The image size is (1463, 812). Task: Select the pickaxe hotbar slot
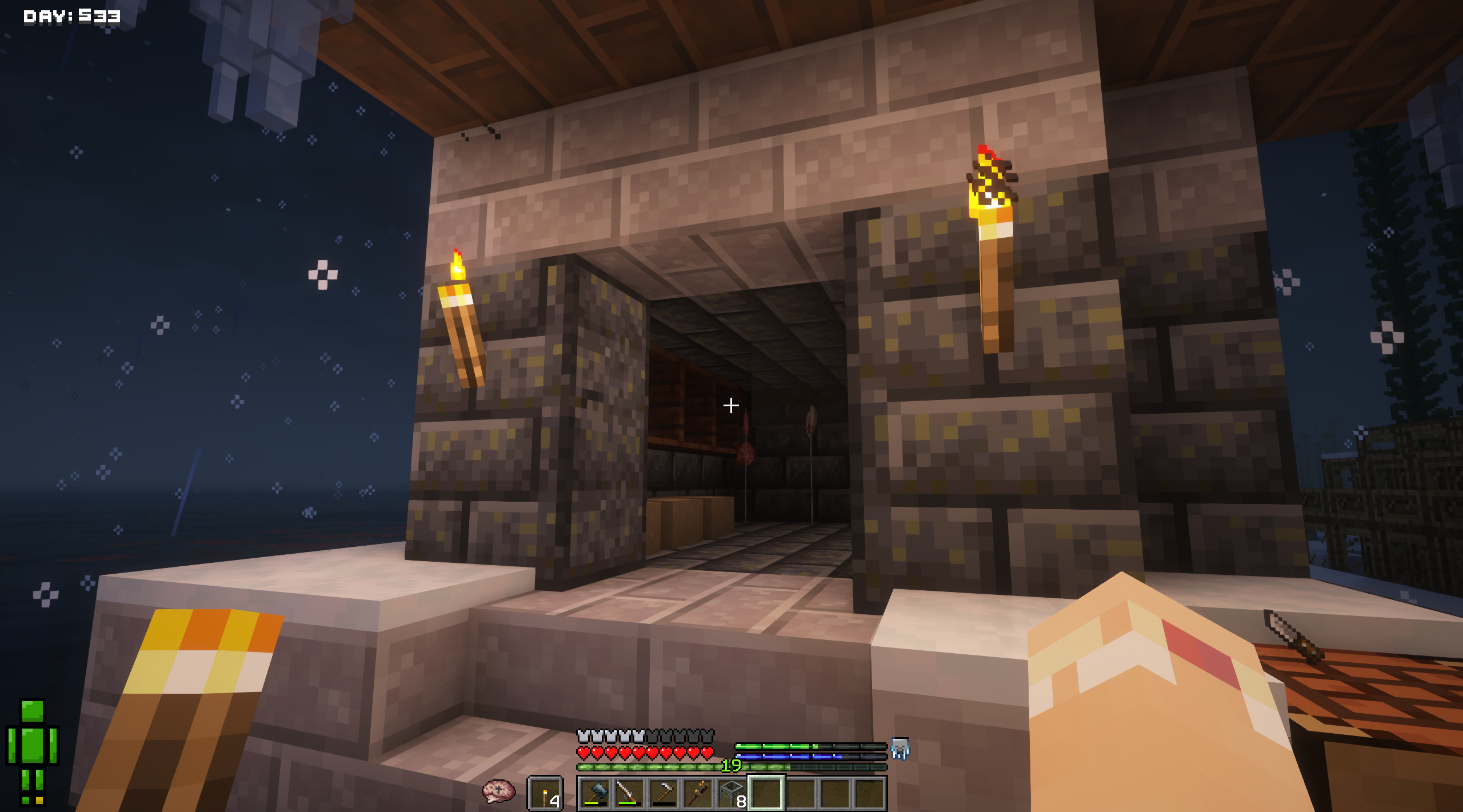663,794
